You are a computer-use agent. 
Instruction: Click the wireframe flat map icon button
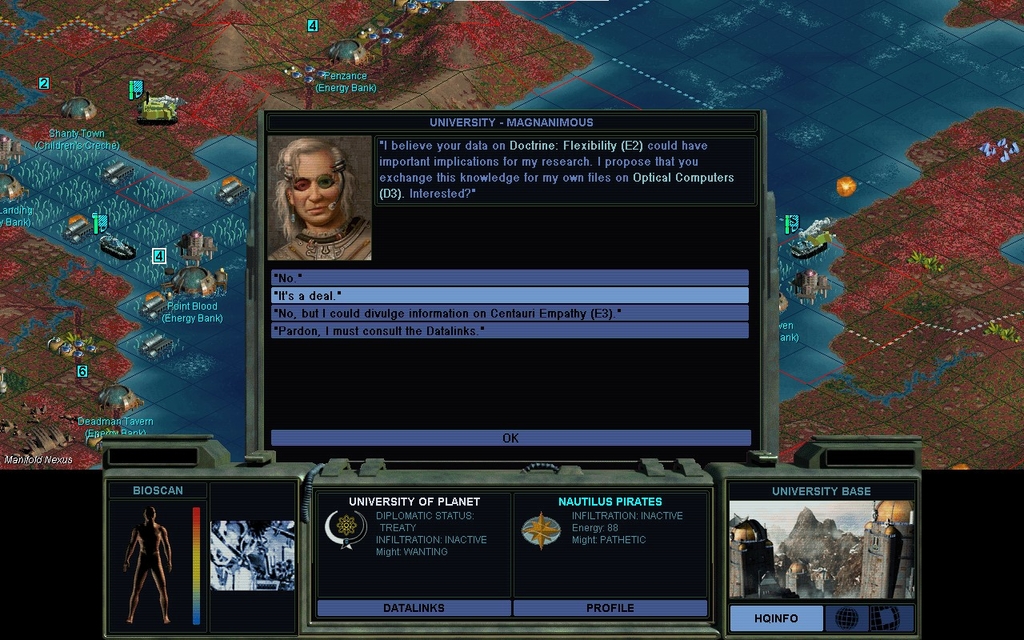click(x=884, y=618)
